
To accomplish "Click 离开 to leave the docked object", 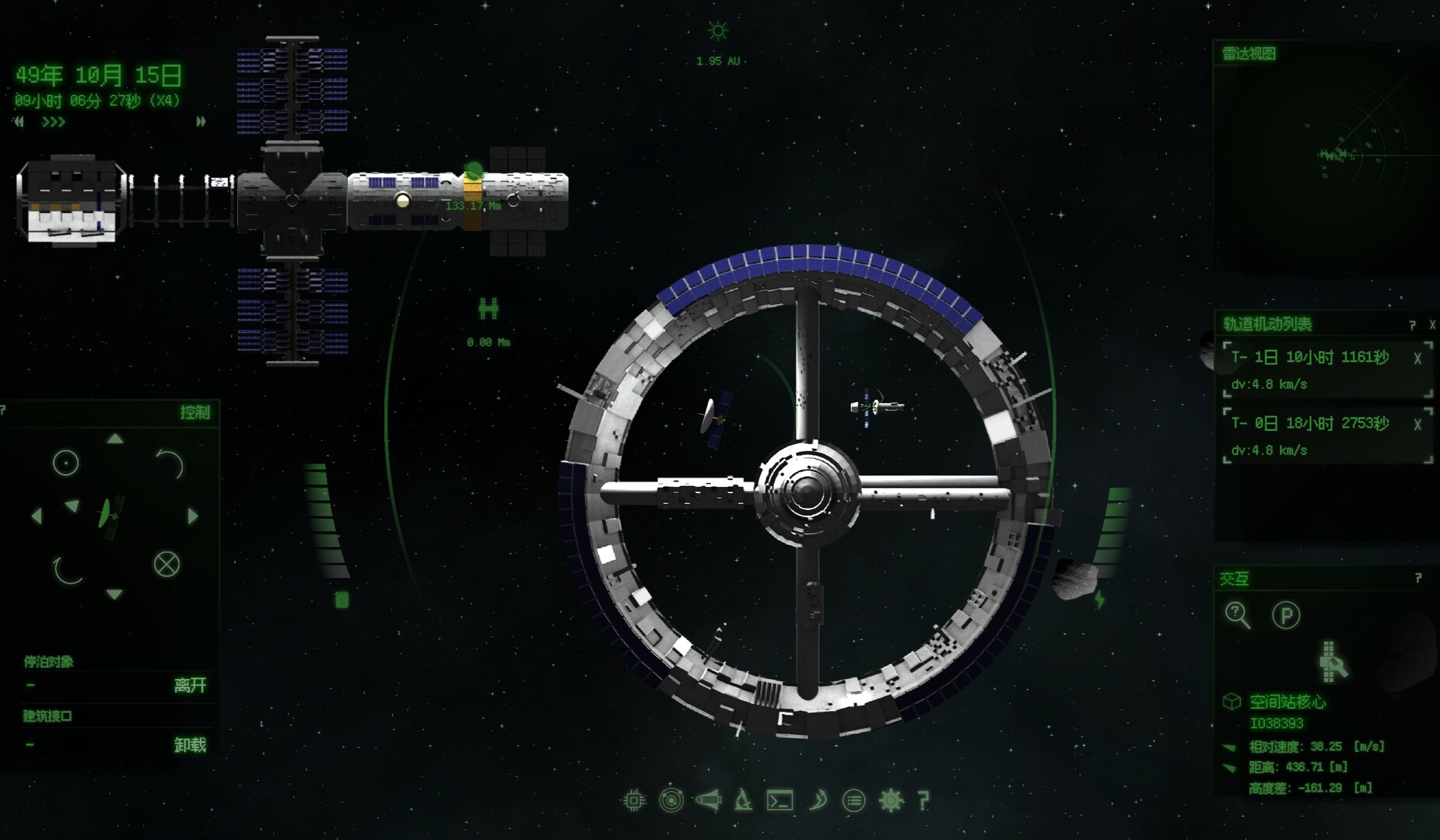I will [190, 685].
